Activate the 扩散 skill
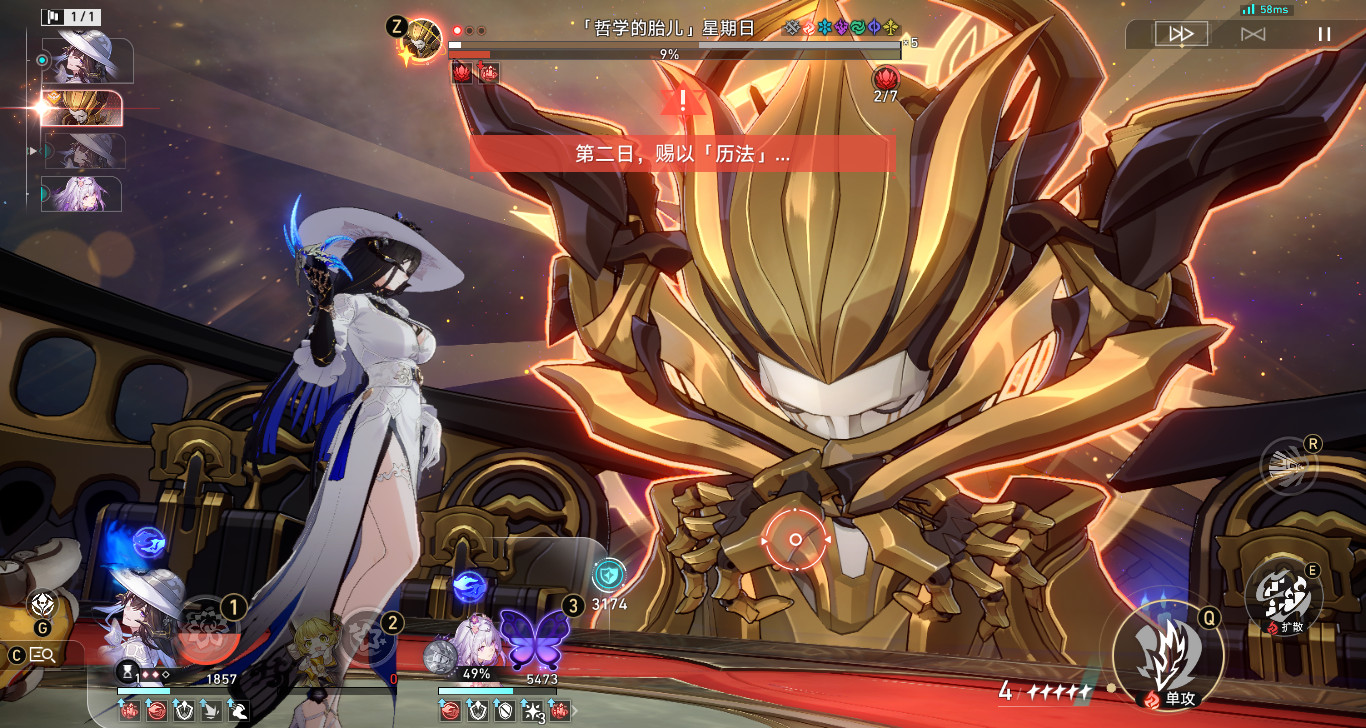 pyautogui.click(x=1283, y=596)
